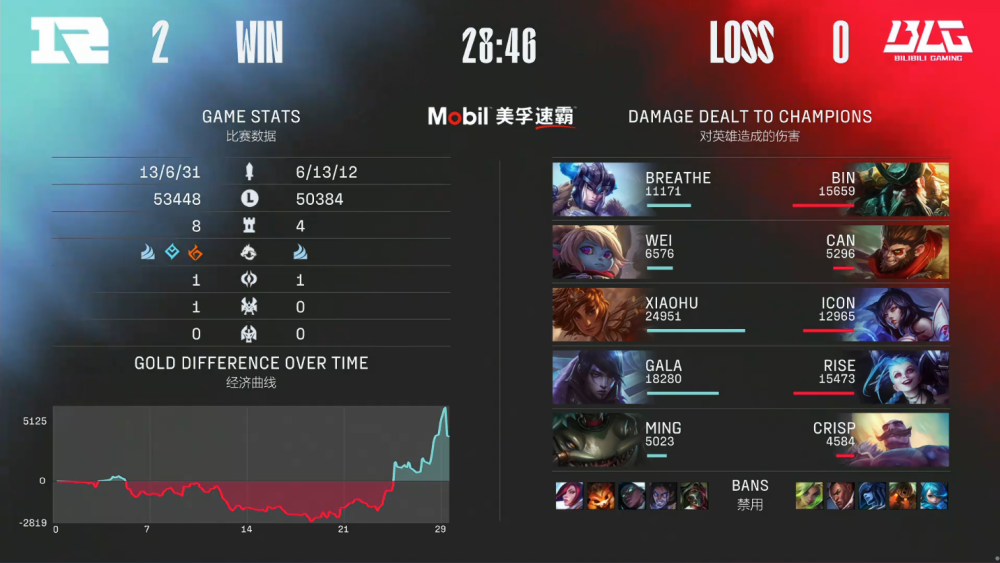Select Wei's Poppy portrait
The height and width of the screenshot is (563, 1000).
tap(596, 252)
